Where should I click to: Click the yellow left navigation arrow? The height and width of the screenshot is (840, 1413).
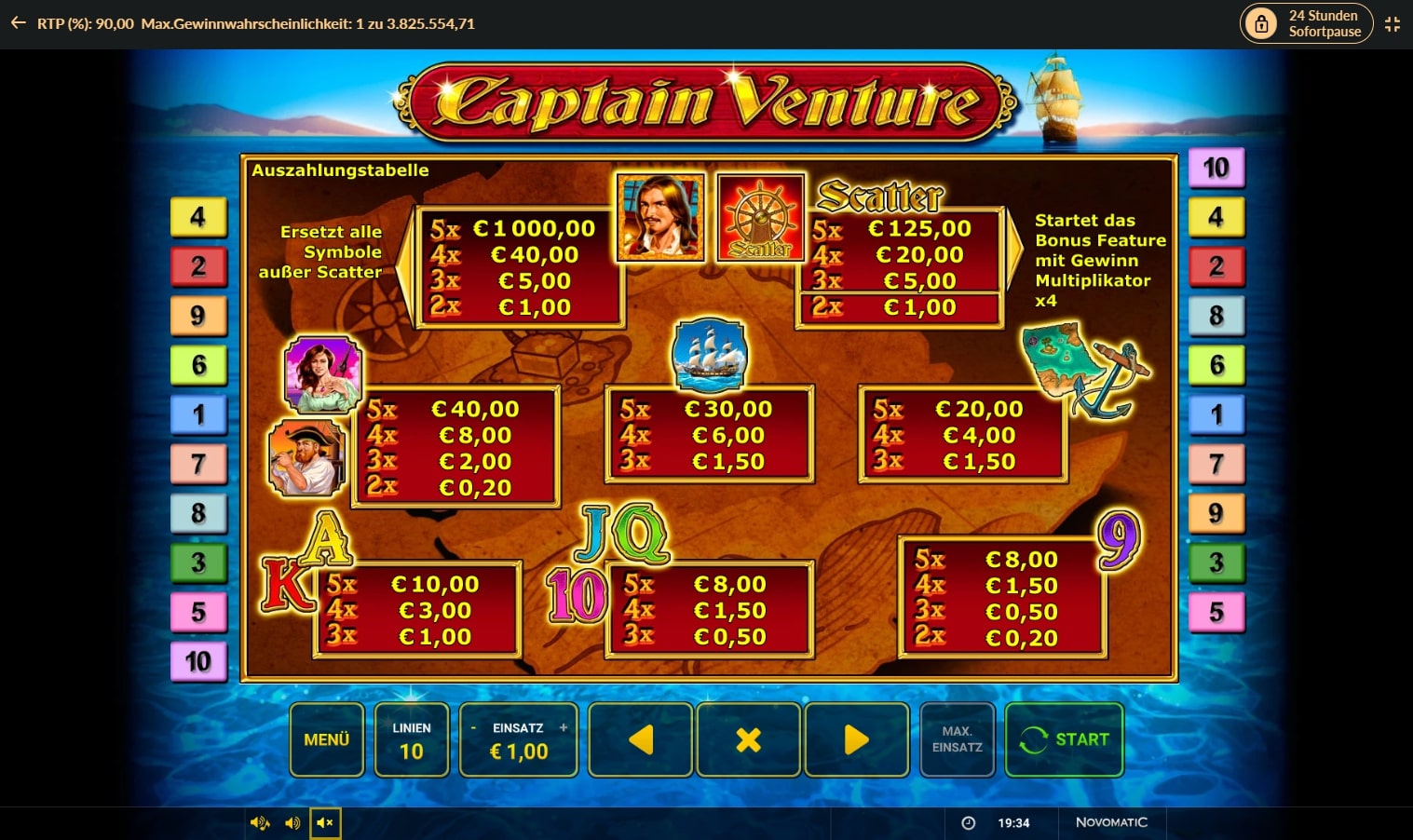click(640, 739)
